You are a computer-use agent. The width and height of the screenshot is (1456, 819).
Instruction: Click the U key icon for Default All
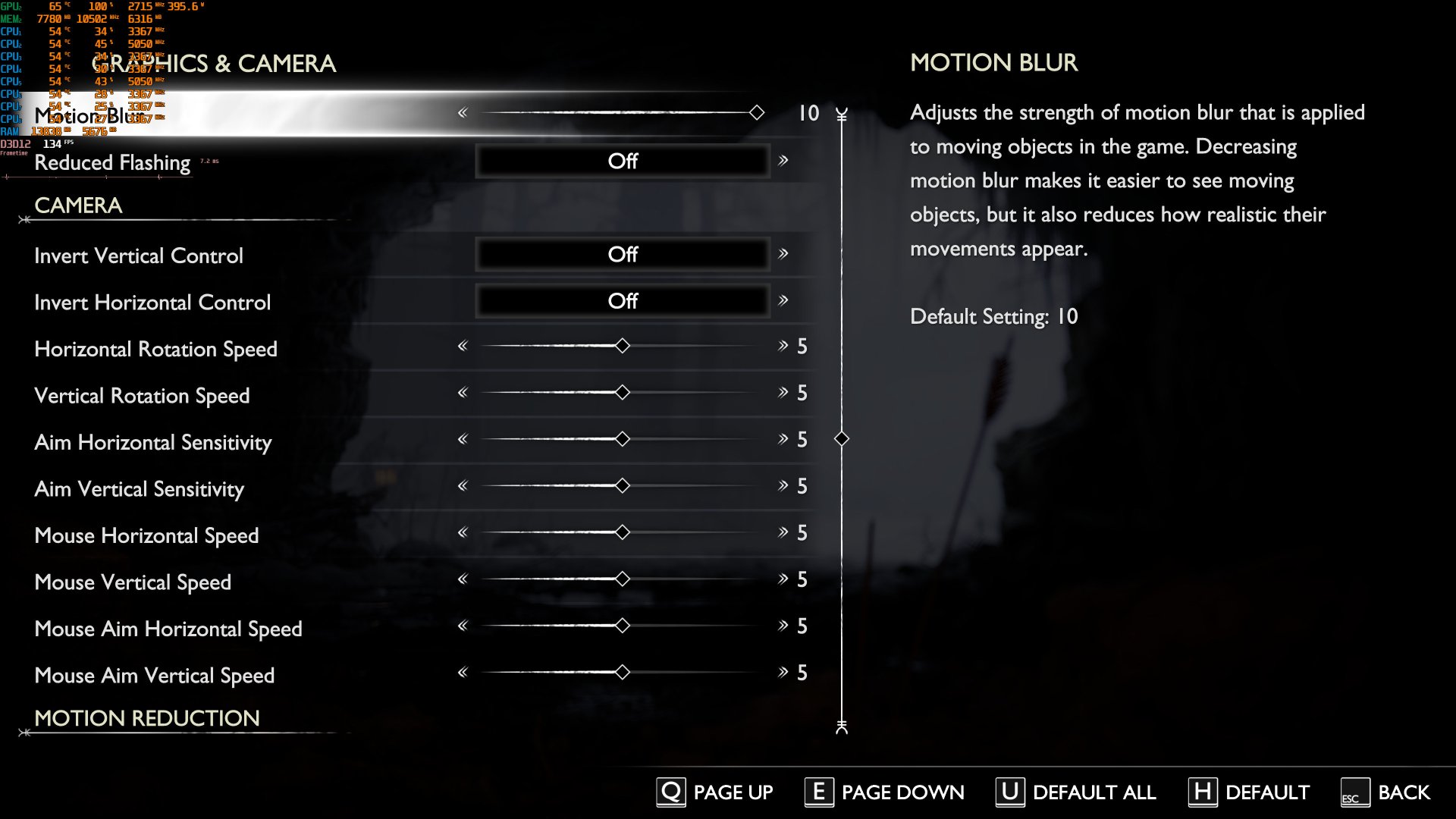click(1009, 792)
